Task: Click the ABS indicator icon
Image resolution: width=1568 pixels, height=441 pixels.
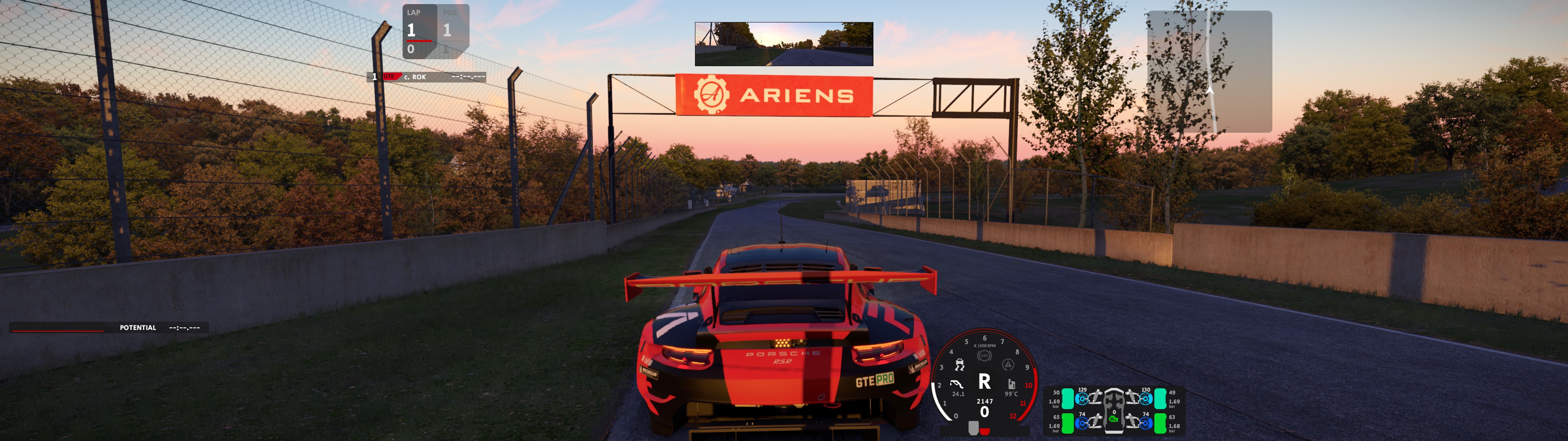Action: 984,356
